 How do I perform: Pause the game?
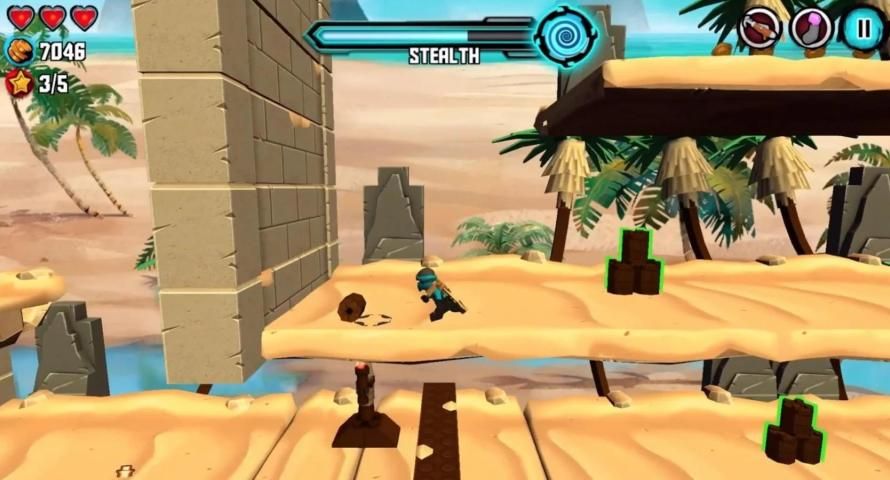(x=862, y=28)
